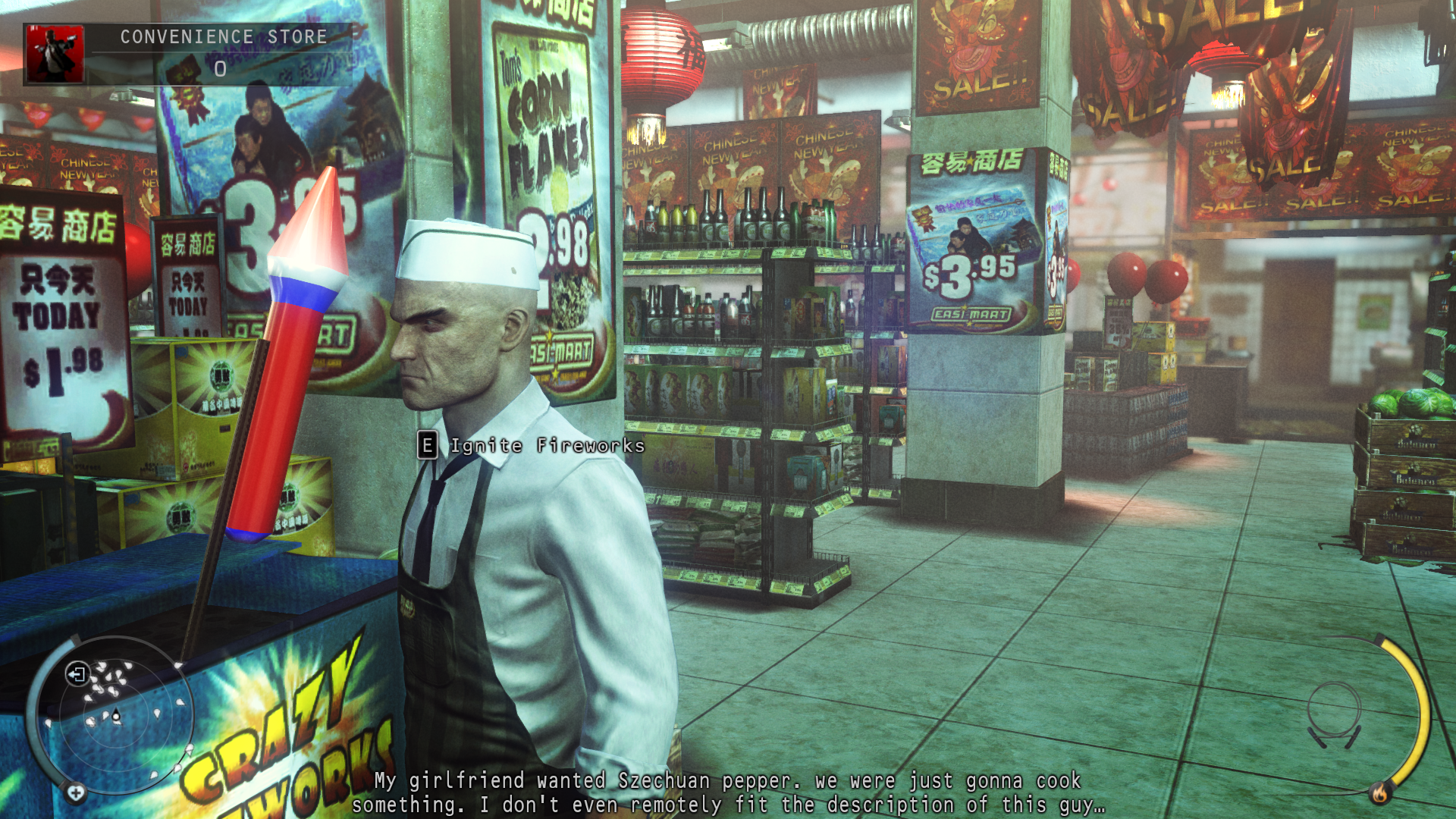Select the Convenience Store score panel
This screenshot has height=819, width=1456.
tap(220, 54)
